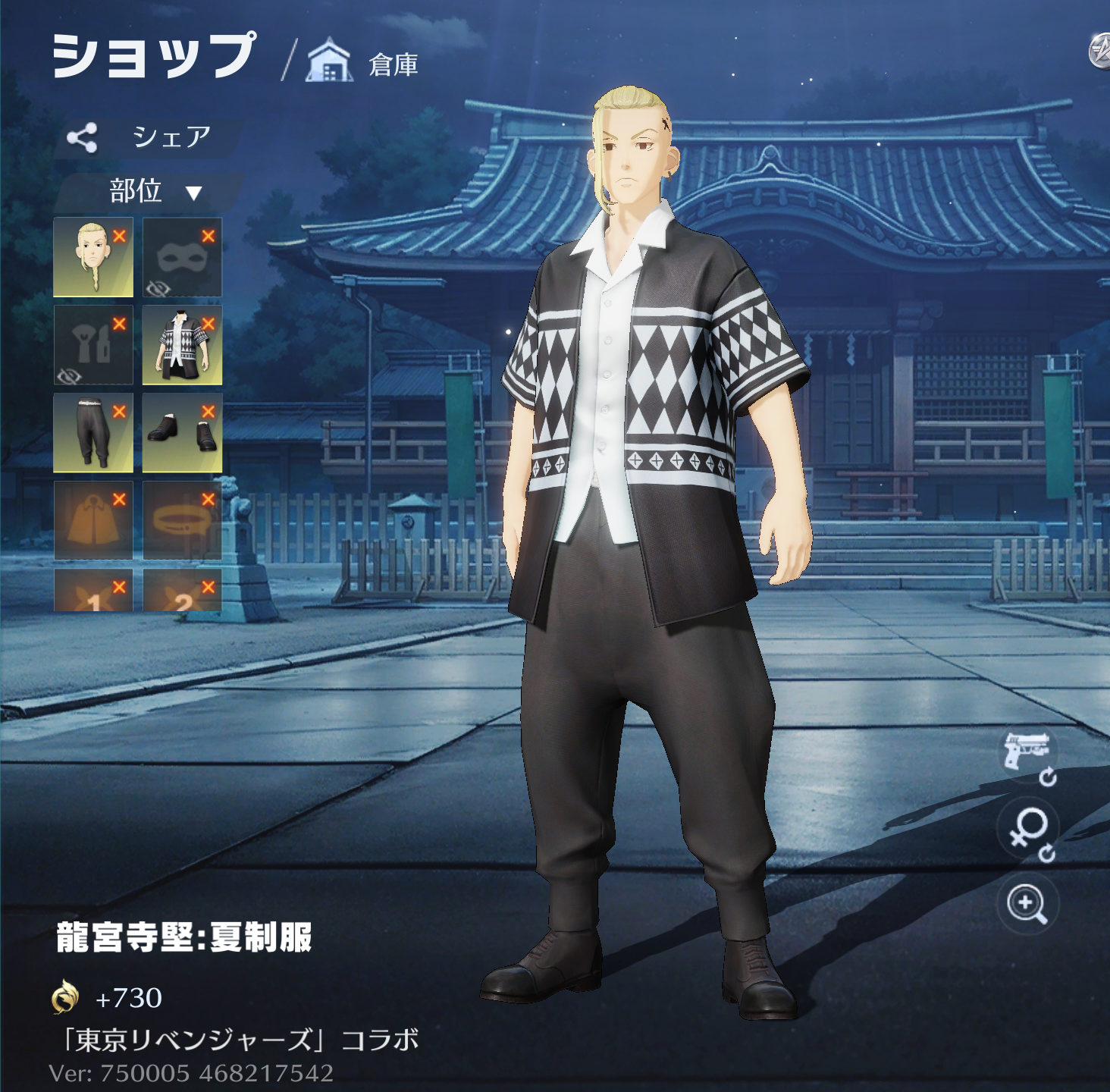Viewport: 1110px width, 1092px height.
Task: Remove the equipped shirt via its X
Action: 209,324
